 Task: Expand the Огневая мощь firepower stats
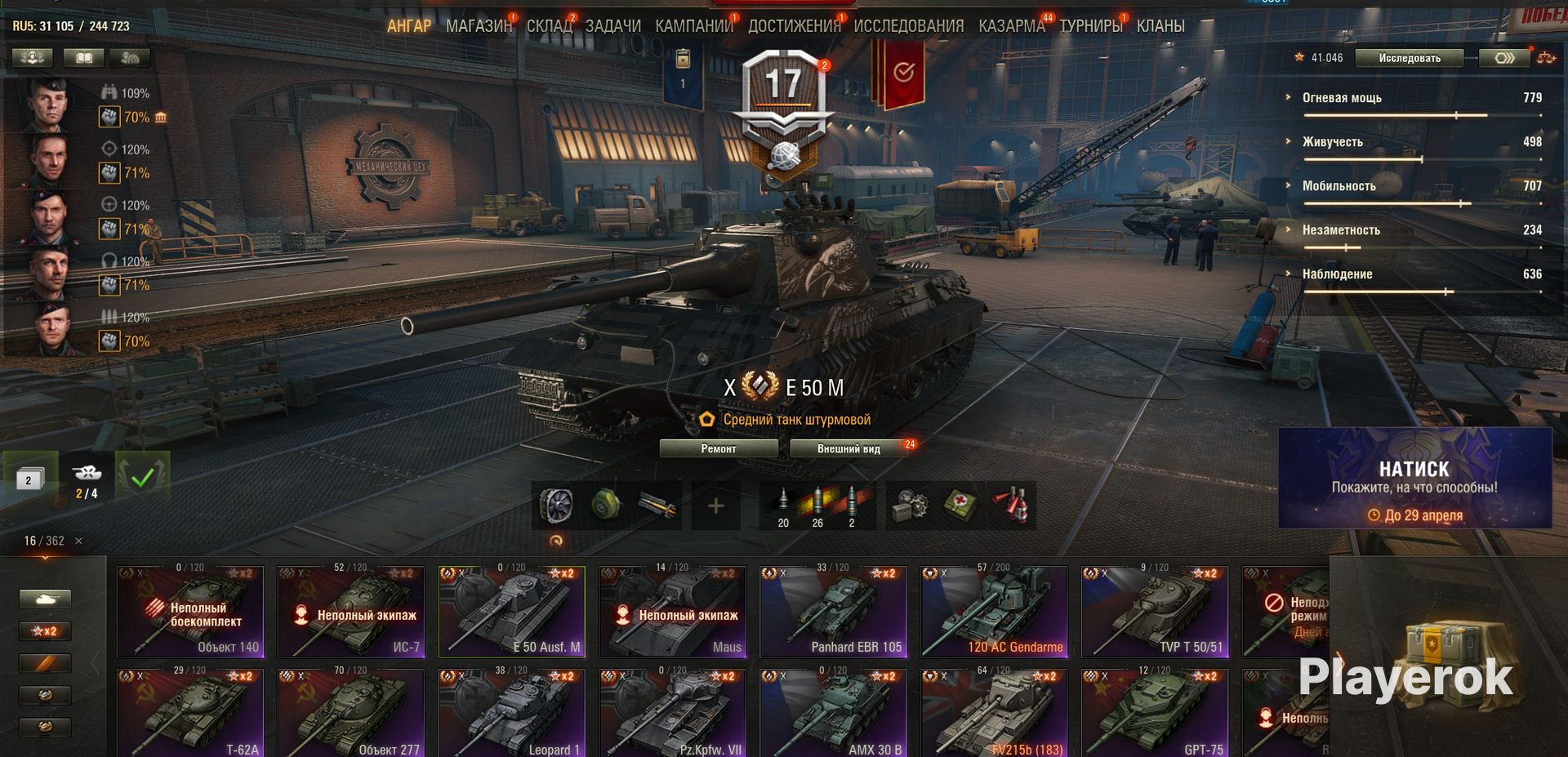tap(1342, 98)
